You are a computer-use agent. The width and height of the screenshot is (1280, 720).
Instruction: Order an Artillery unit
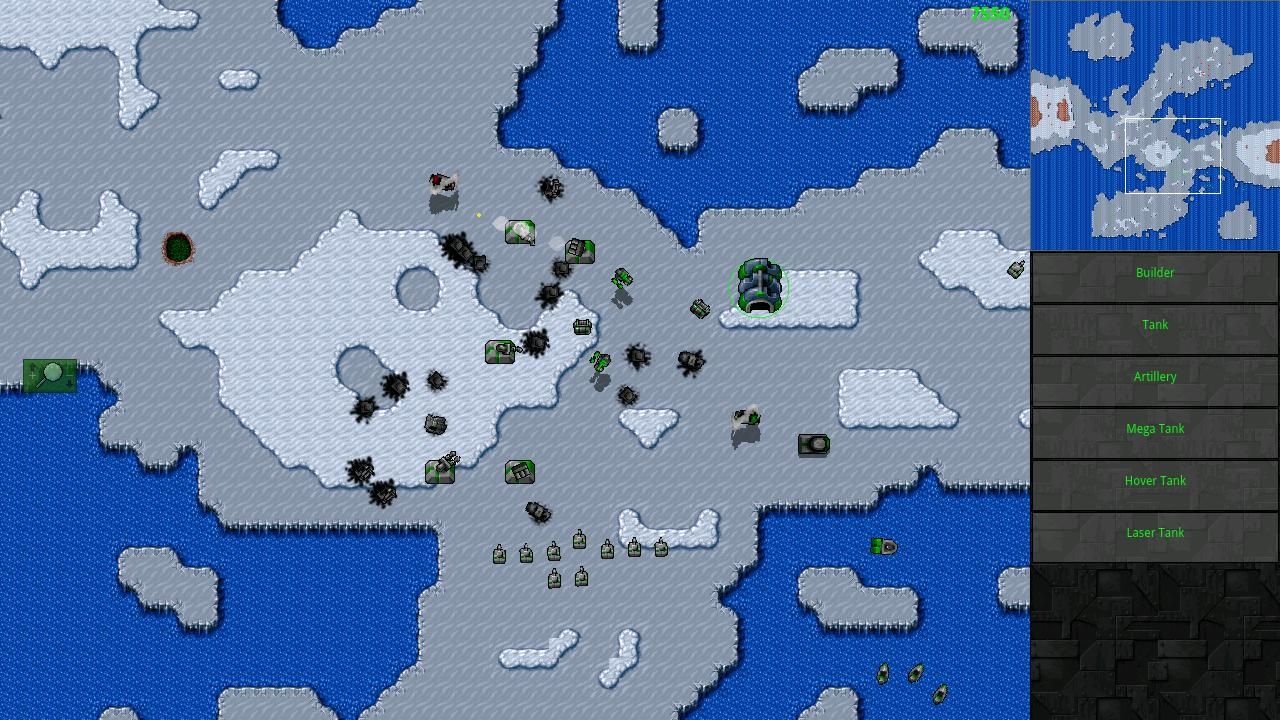[x=1155, y=376]
